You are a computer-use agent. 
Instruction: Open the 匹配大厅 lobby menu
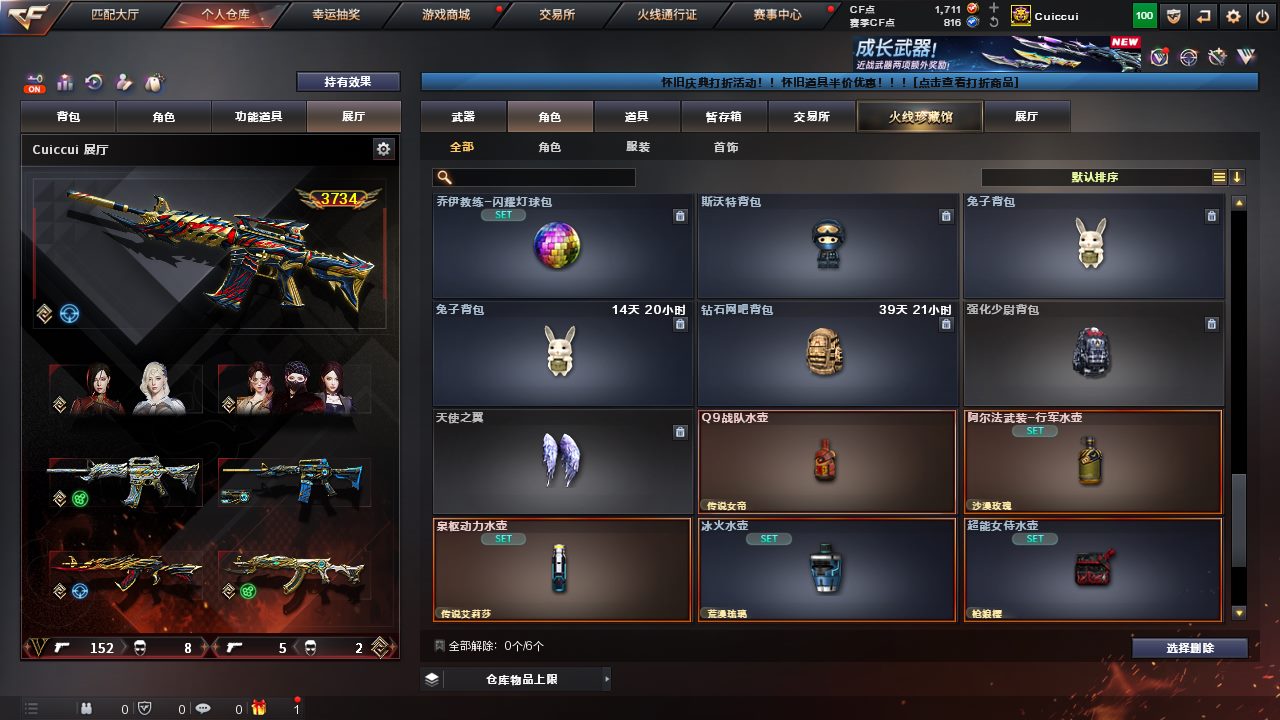(117, 15)
